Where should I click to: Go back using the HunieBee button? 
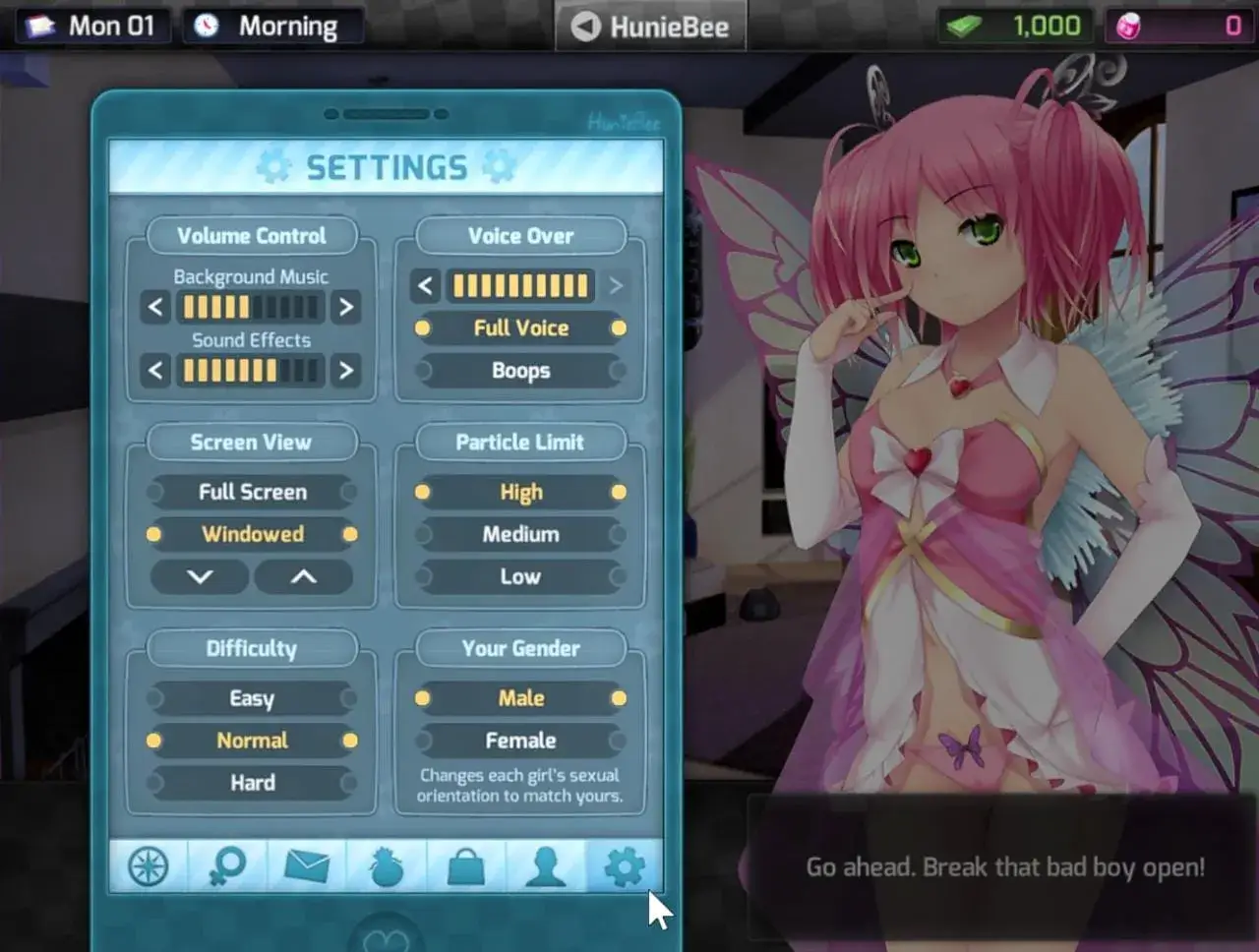(x=649, y=27)
